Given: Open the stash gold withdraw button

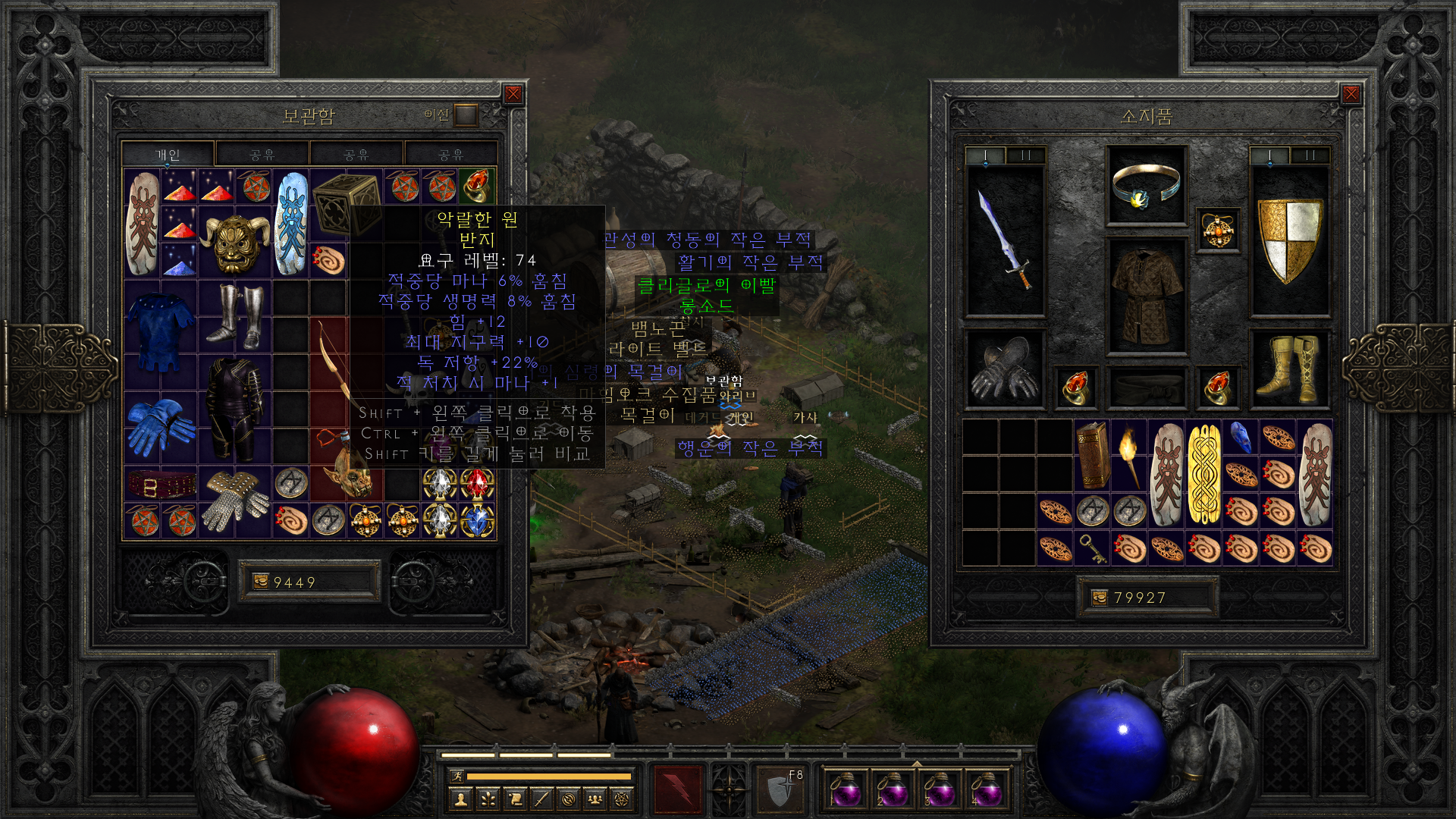Looking at the screenshot, I should click(x=261, y=582).
